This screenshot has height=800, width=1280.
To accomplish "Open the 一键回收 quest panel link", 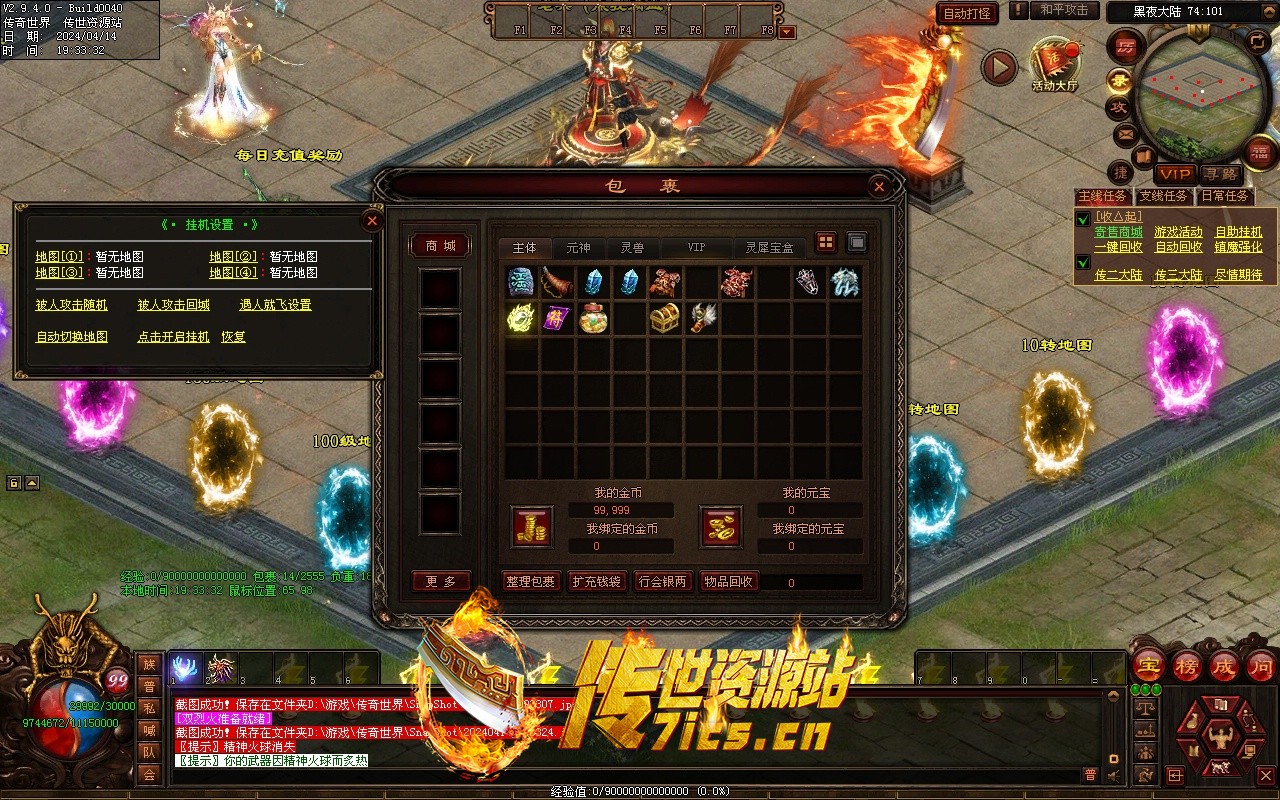I will coord(1118,247).
